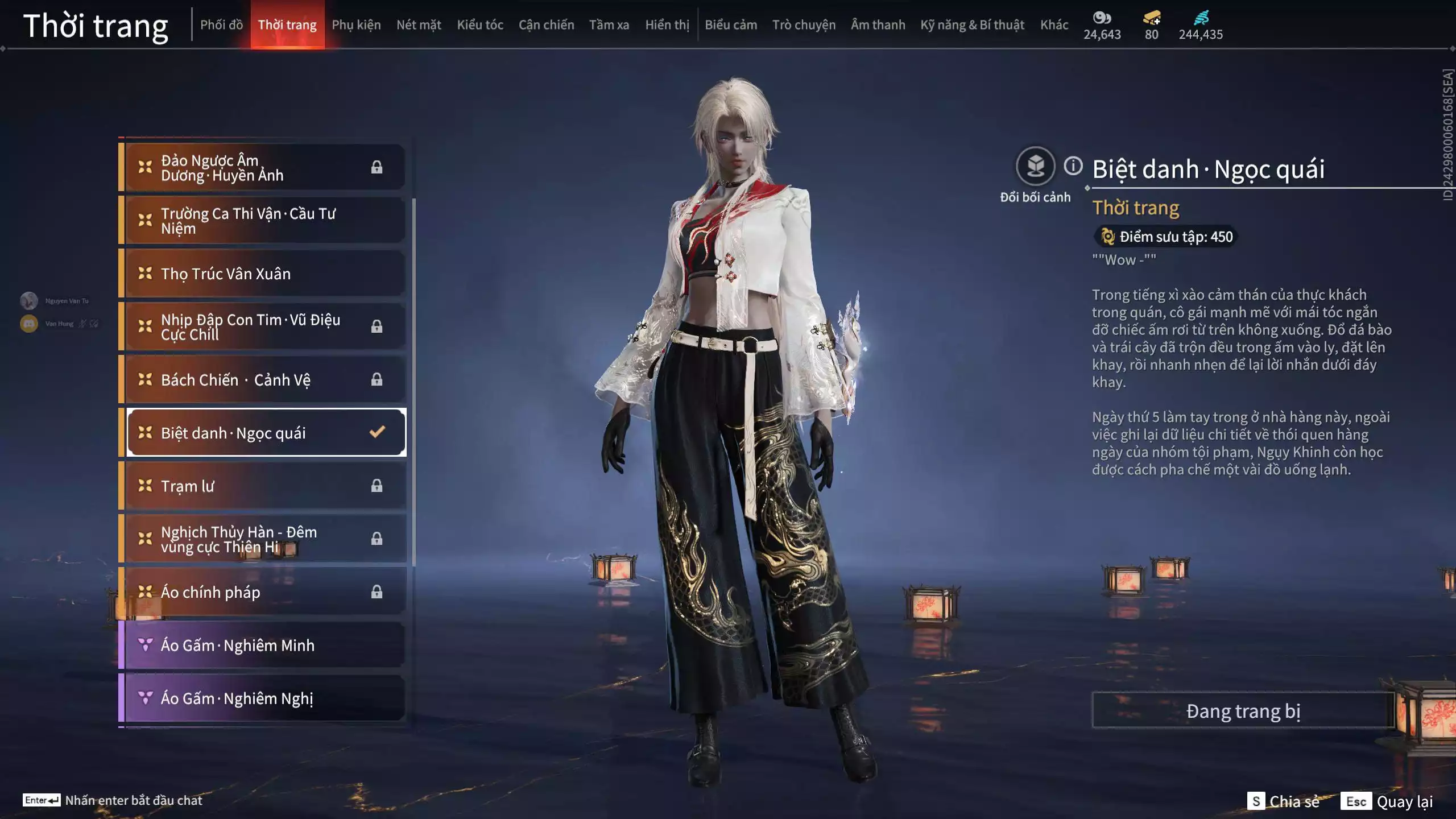
Task: Go back with Quay lại
Action: click(1387, 801)
